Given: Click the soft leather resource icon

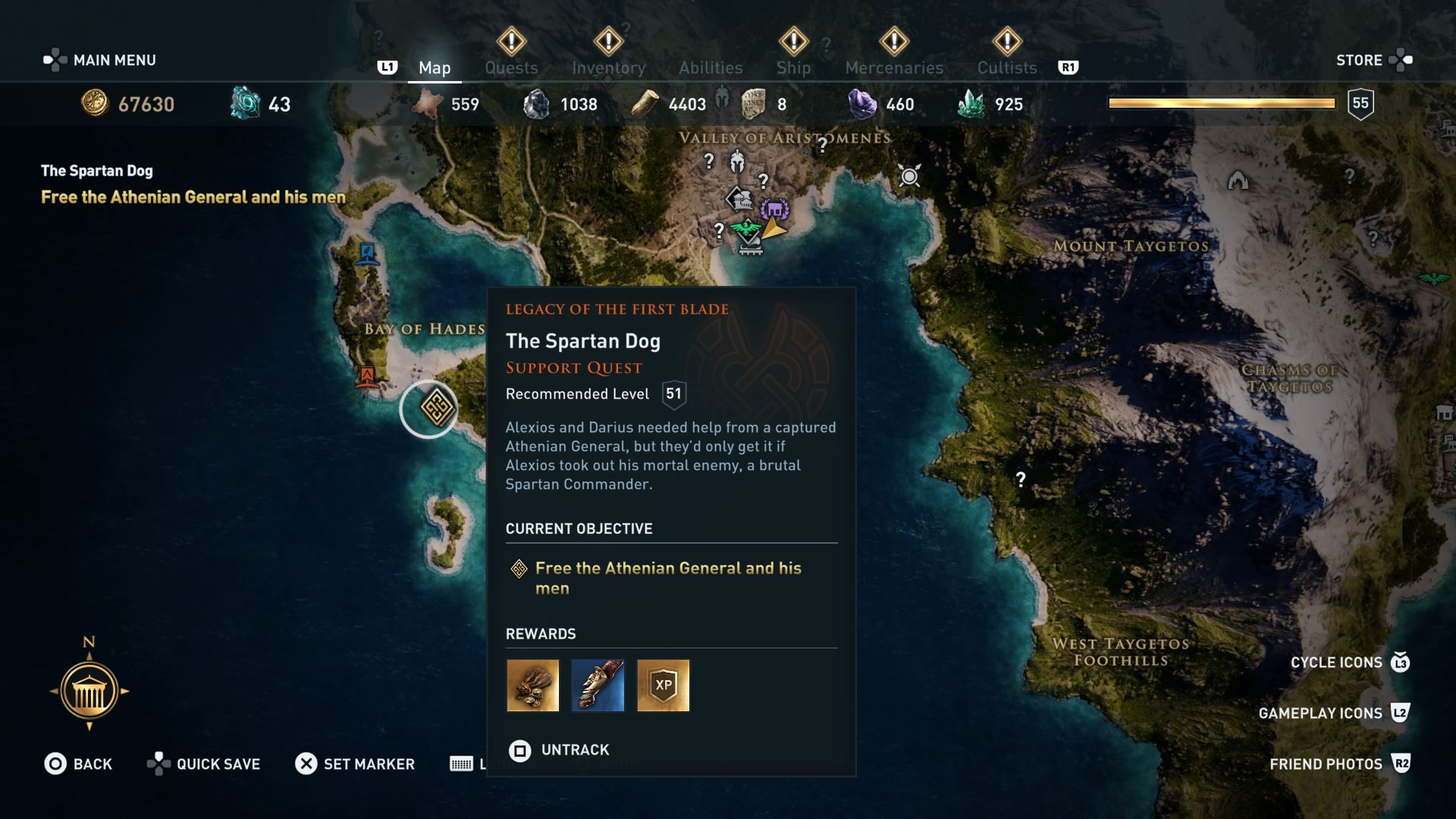Looking at the screenshot, I should click(426, 102).
